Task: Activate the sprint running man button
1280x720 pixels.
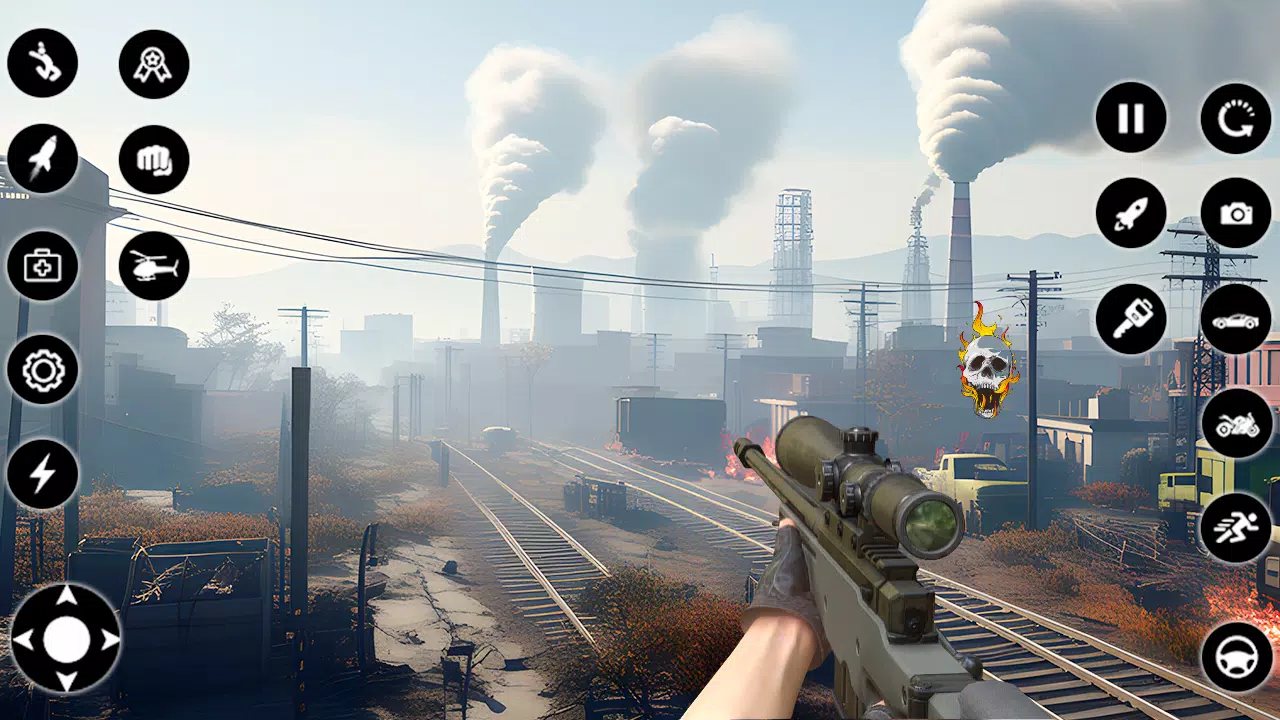Action: pyautogui.click(x=1236, y=527)
